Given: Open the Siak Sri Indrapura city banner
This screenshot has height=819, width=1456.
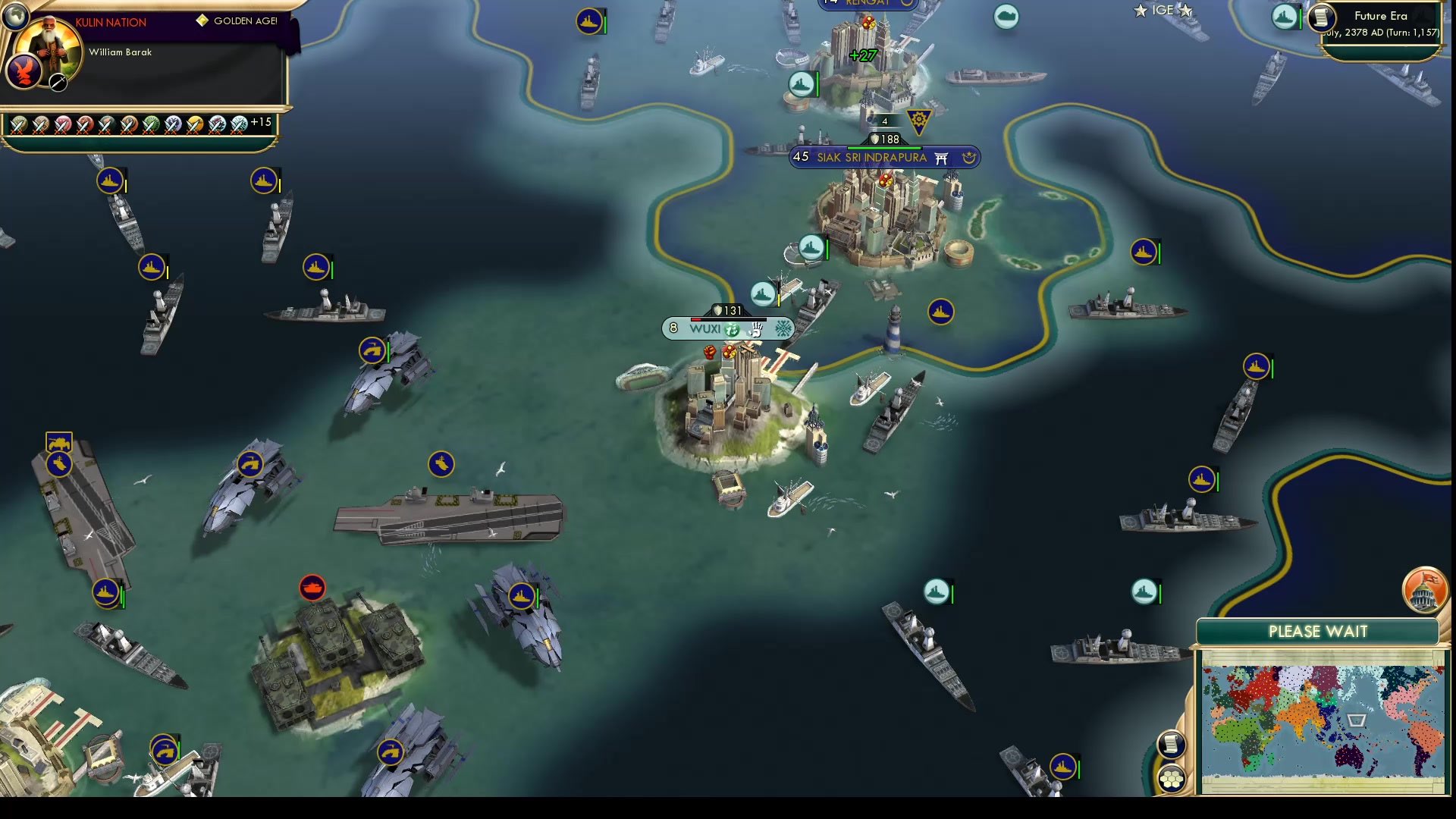Looking at the screenshot, I should [x=871, y=157].
